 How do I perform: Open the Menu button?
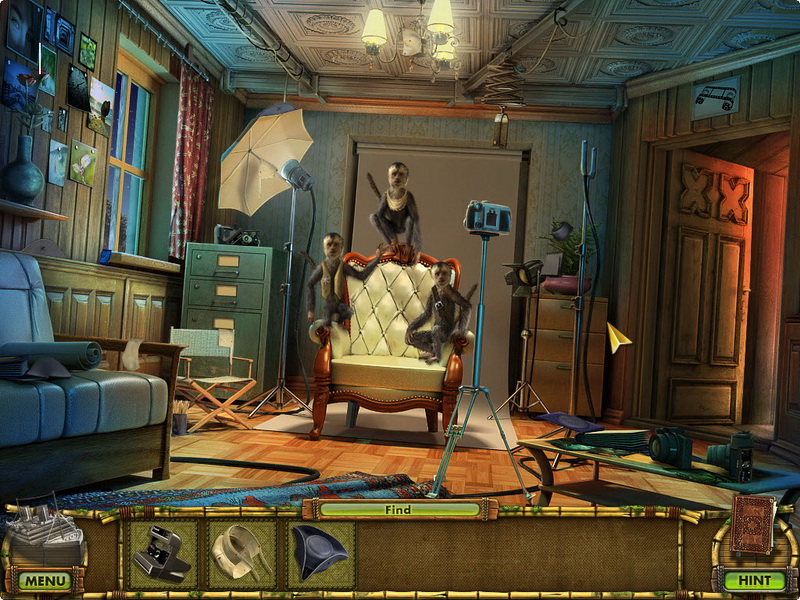(x=44, y=580)
